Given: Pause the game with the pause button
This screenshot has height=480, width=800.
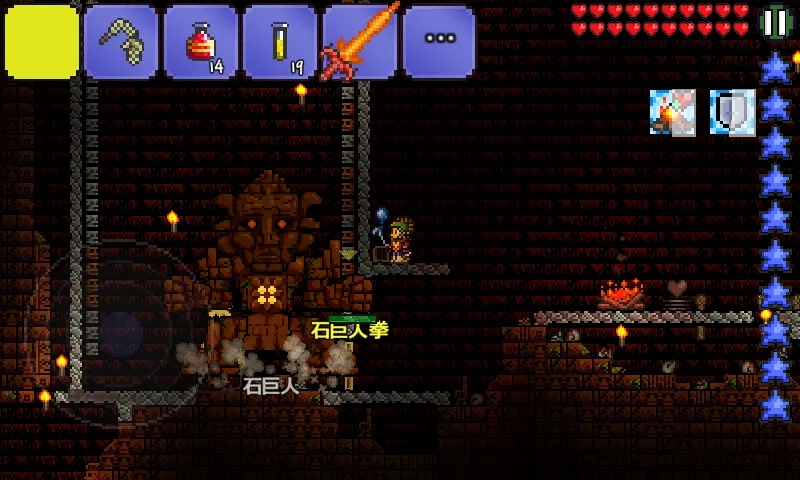Looking at the screenshot, I should 775,22.
